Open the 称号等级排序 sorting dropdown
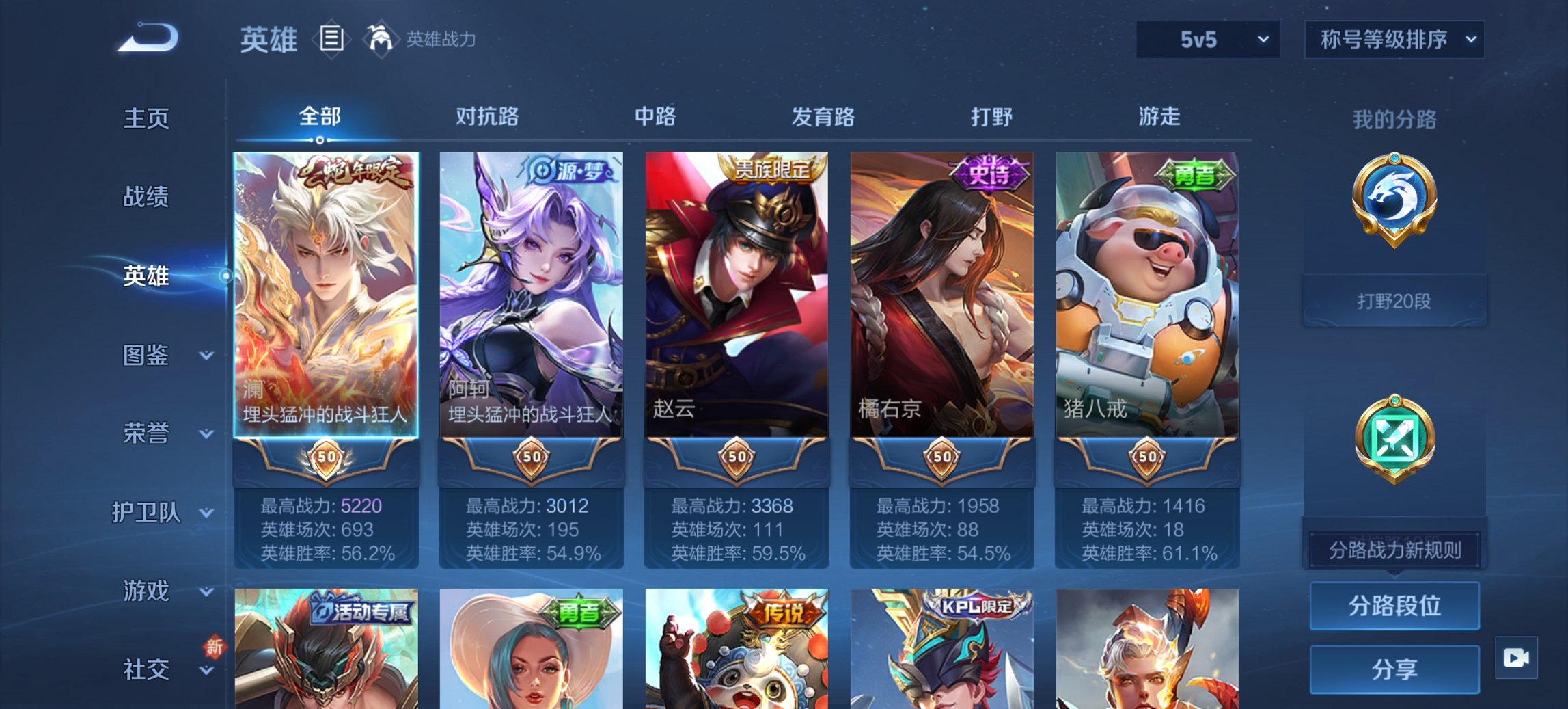Screen dimensions: 1568x709 coord(1394,40)
